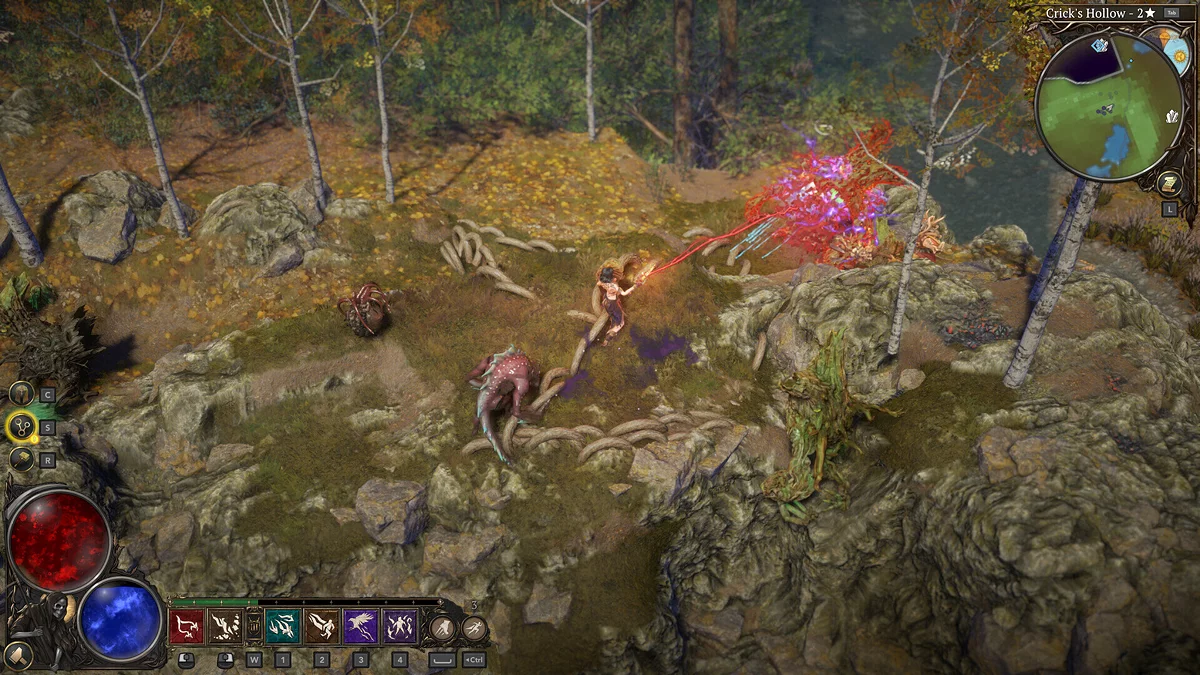Select the red skill icon on the hotbar

tap(186, 627)
